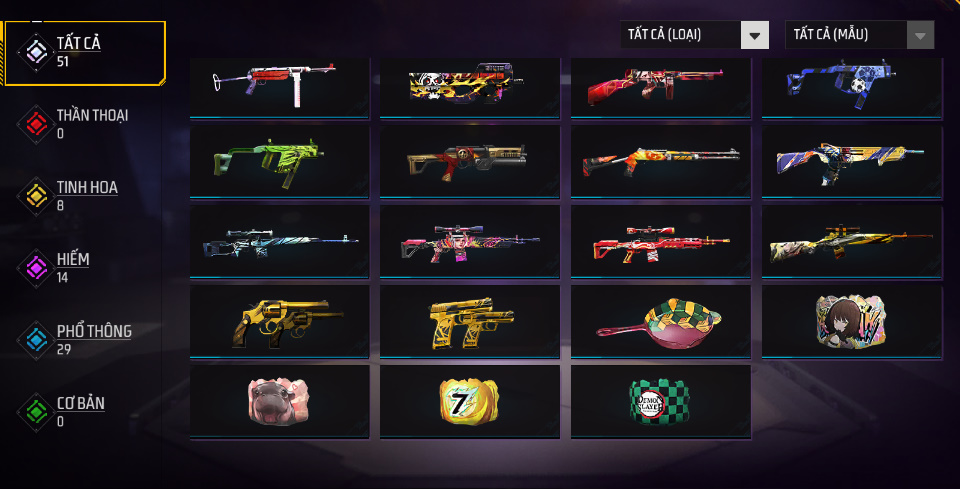Image resolution: width=960 pixels, height=489 pixels.
Task: Switch to the Thần Thoại category
Action: click(84, 122)
